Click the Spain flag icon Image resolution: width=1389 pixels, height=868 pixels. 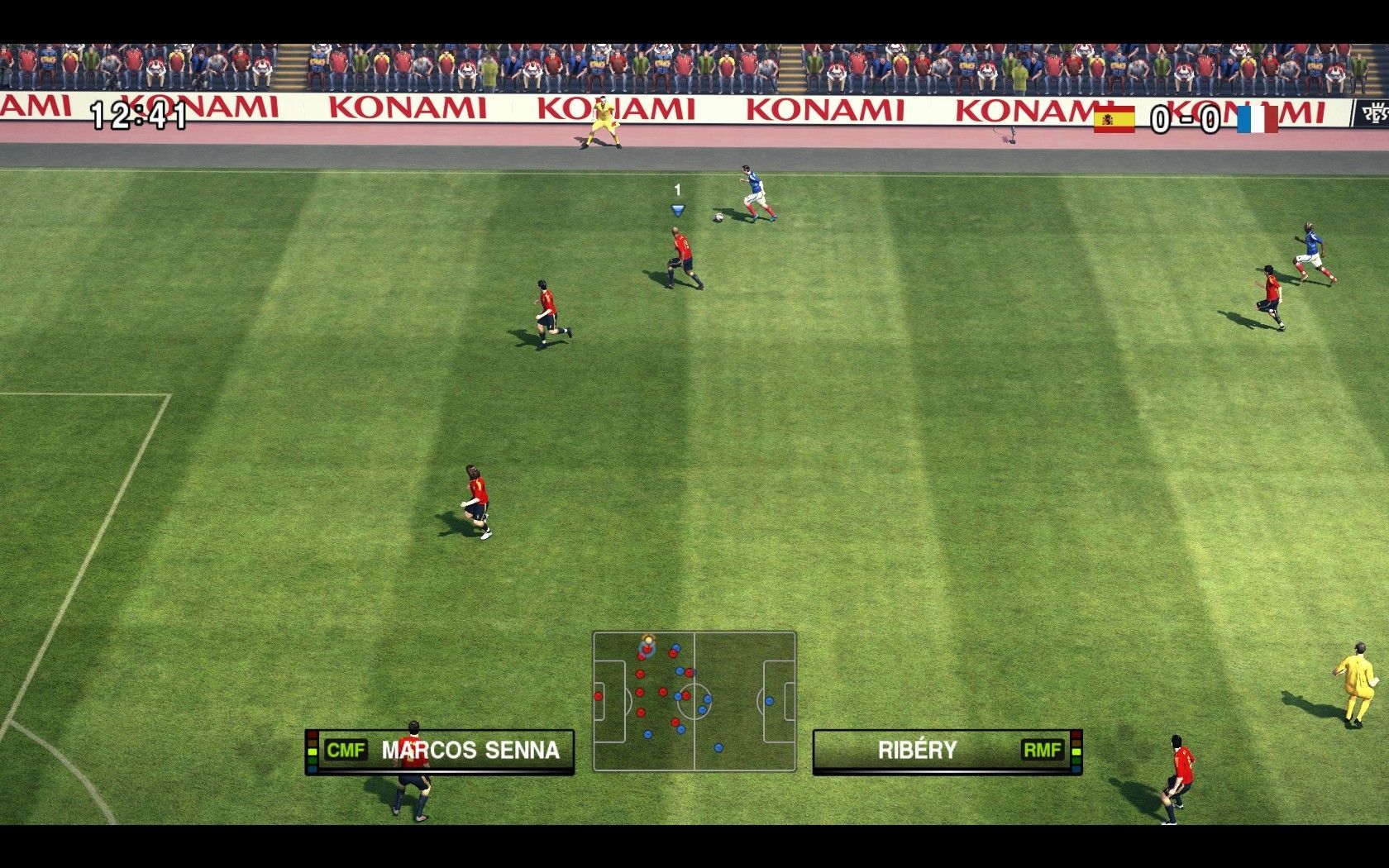pos(1115,119)
